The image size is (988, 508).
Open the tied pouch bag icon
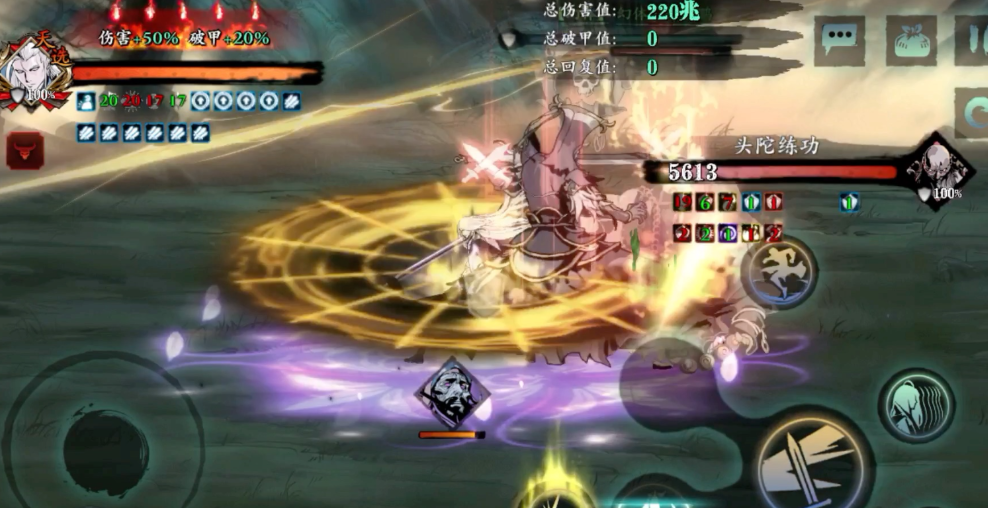[910, 41]
